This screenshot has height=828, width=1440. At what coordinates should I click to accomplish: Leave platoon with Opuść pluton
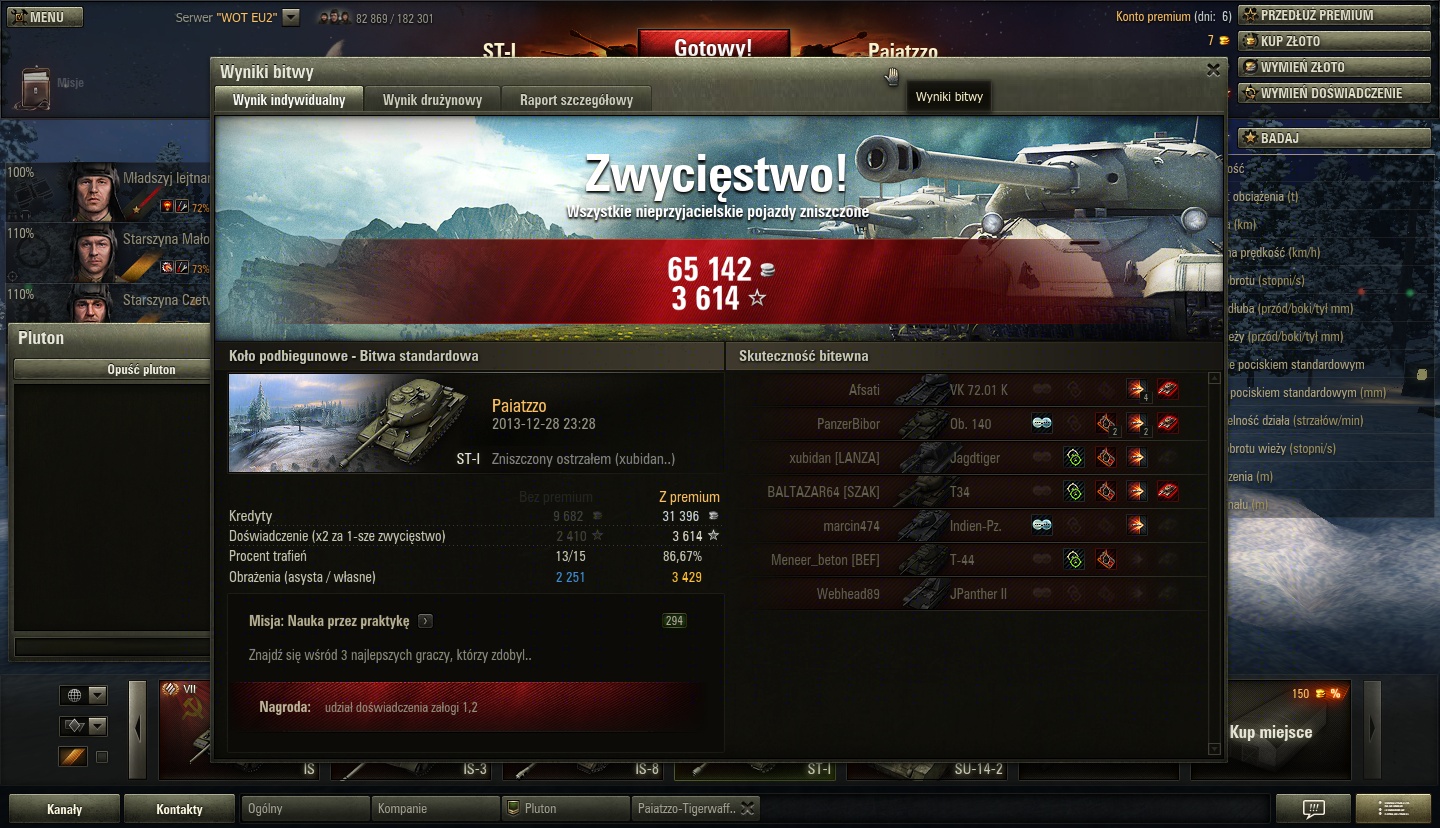(x=142, y=369)
